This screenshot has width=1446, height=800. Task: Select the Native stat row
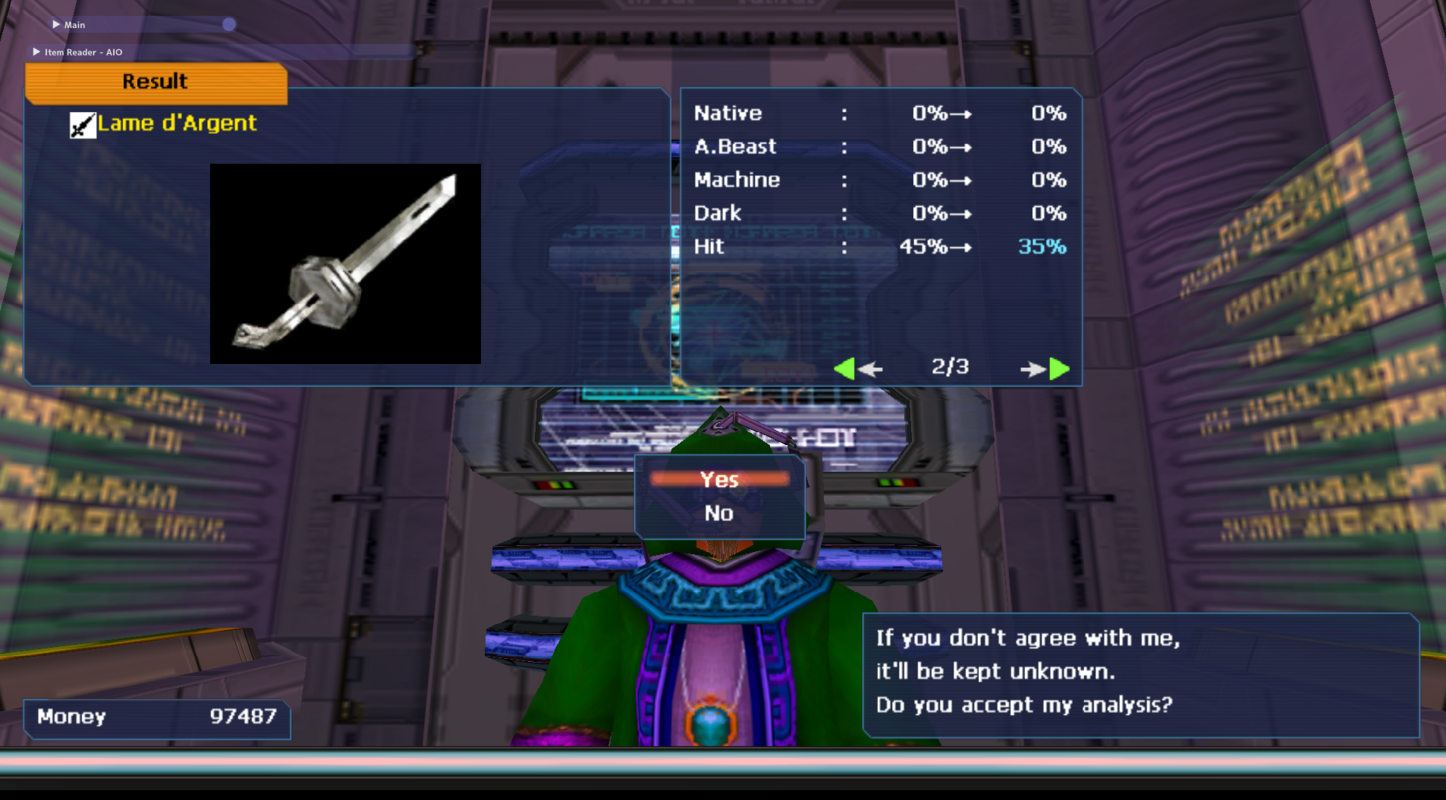pyautogui.click(x=726, y=113)
